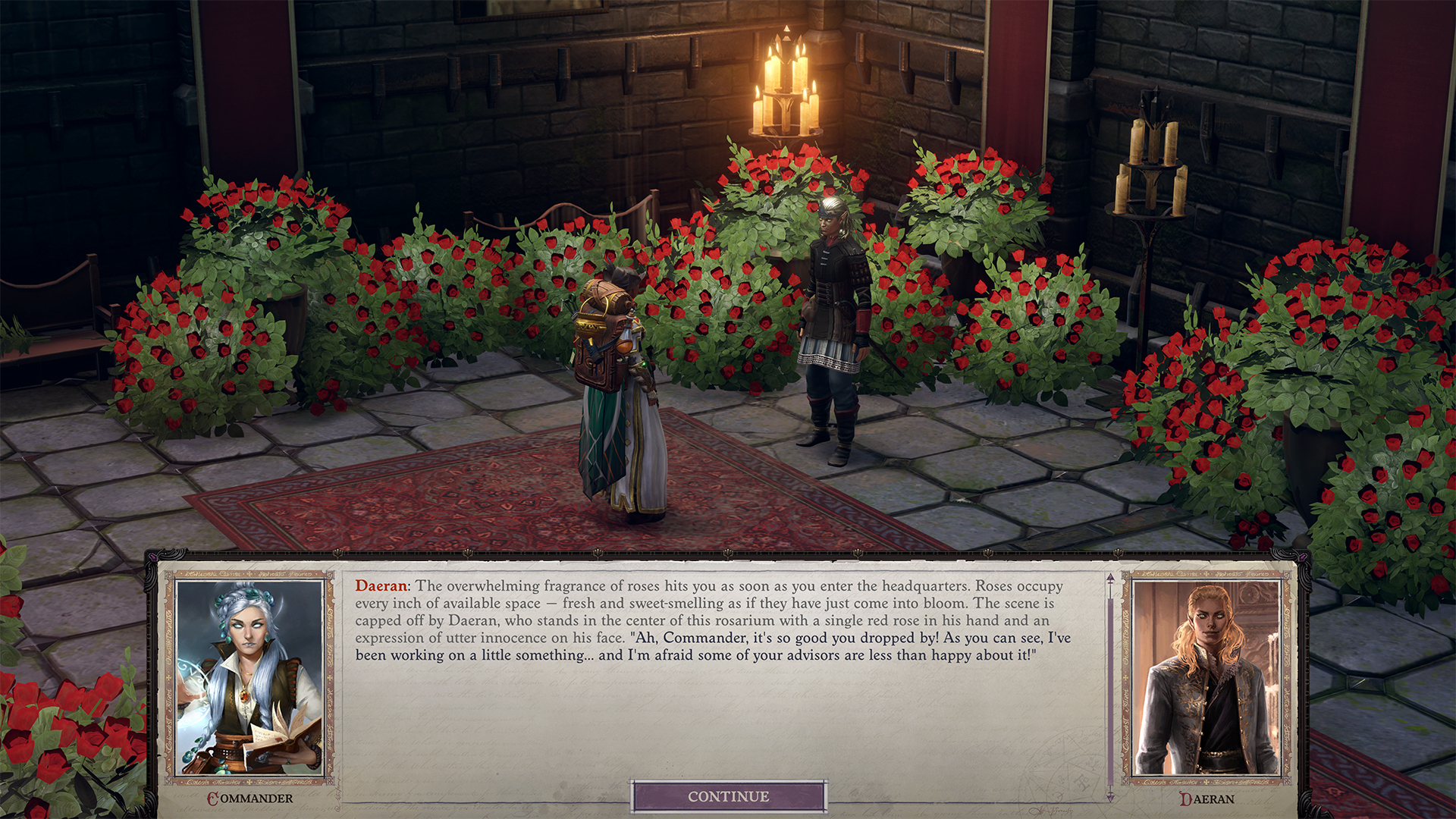Image resolution: width=1456 pixels, height=819 pixels.
Task: Select Daeran's portrait in the dialogue
Action: (x=1205, y=677)
